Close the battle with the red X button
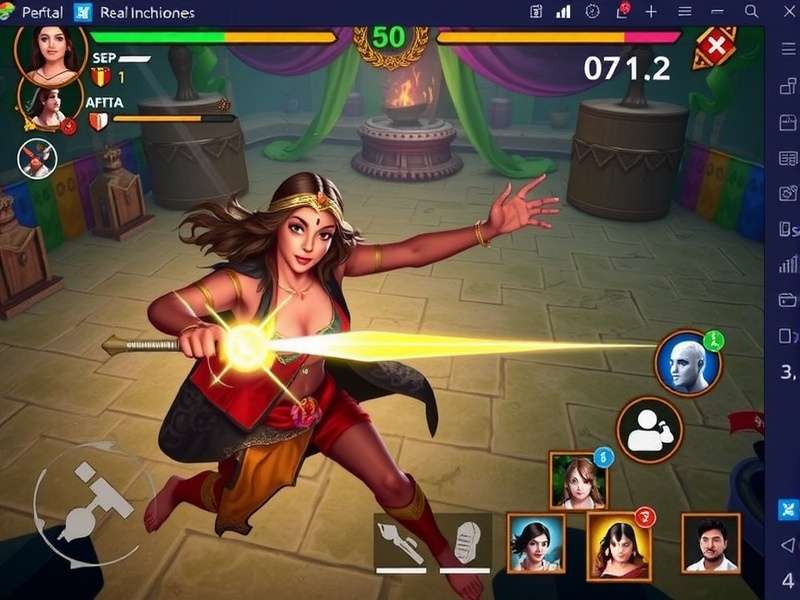Image resolution: width=800 pixels, height=600 pixels. click(x=716, y=46)
